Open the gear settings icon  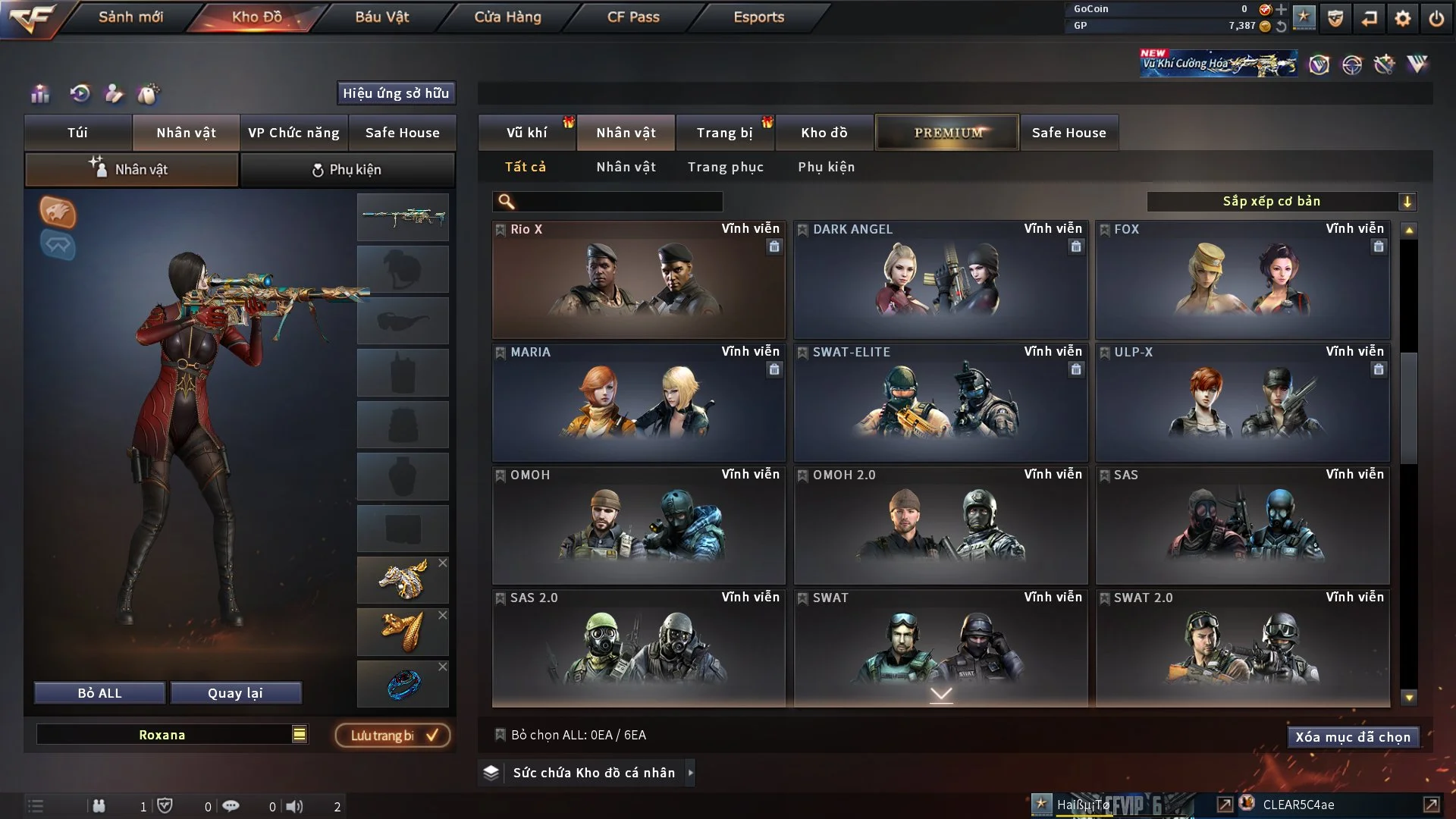(x=1402, y=18)
